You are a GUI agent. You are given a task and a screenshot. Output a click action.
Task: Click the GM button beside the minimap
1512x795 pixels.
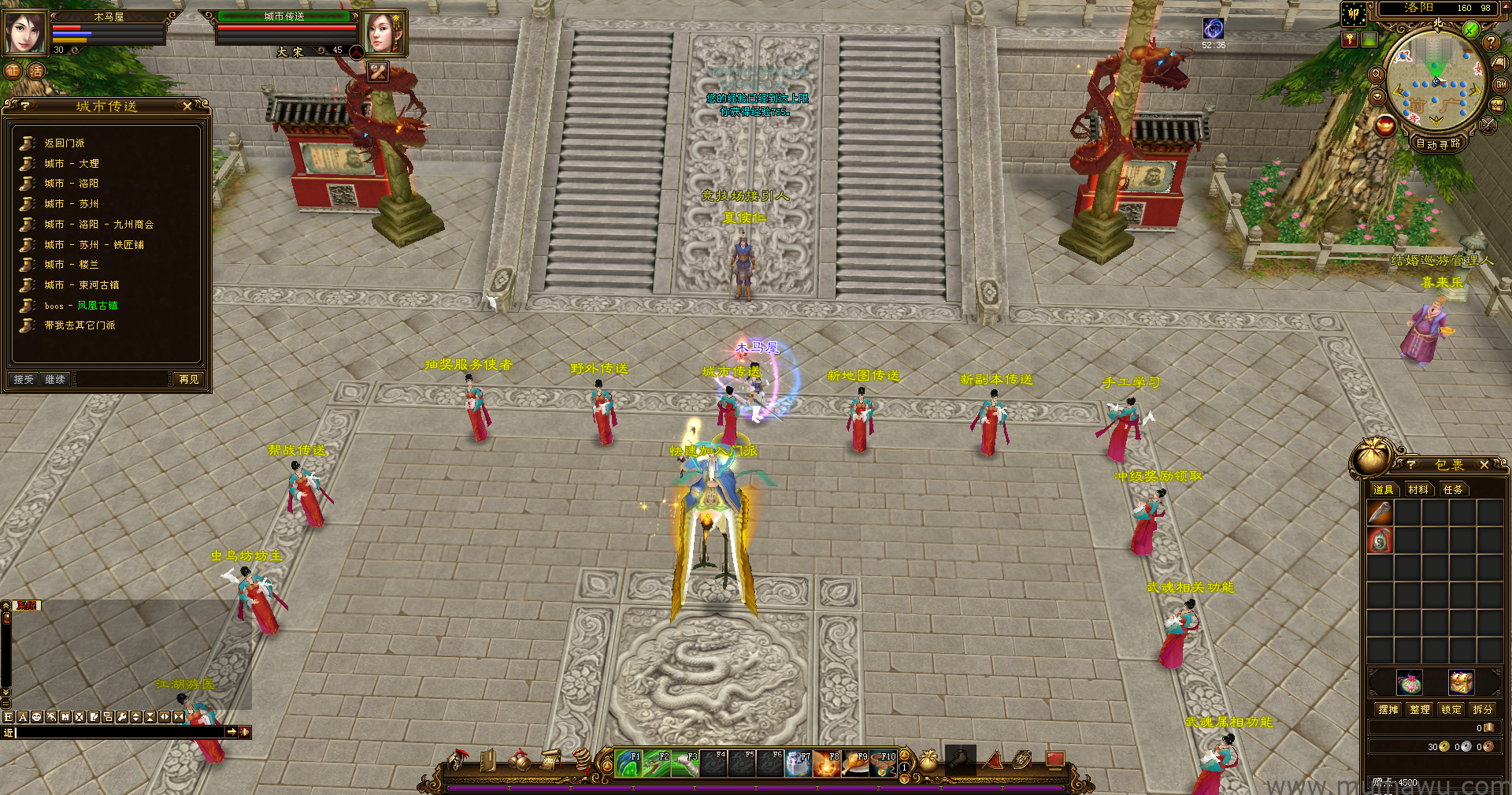[x=1501, y=84]
